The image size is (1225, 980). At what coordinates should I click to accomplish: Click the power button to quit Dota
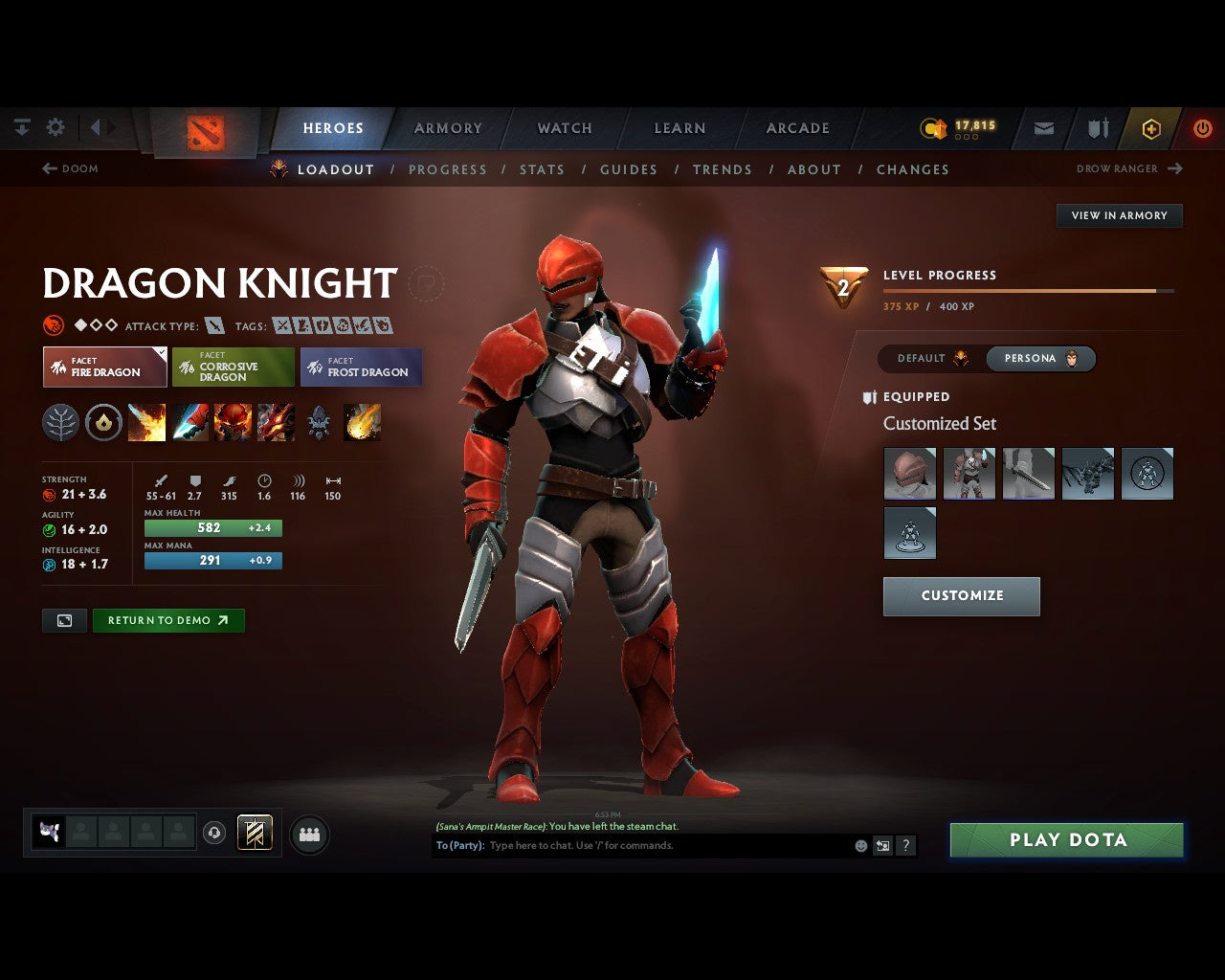point(1203,127)
